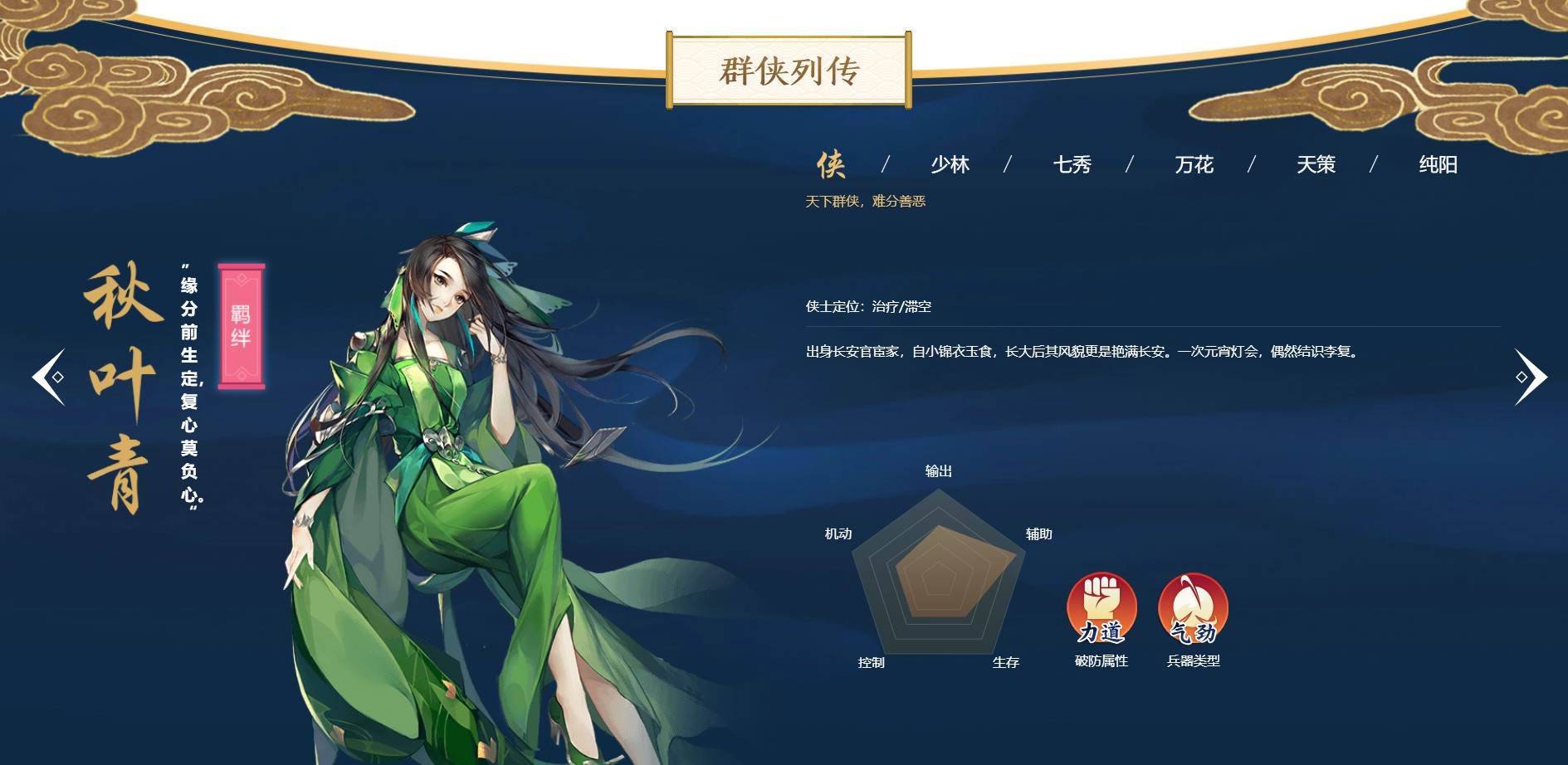Click the 群侠列传 title plaque
Image resolution: width=1568 pixels, height=765 pixels.
790,71
